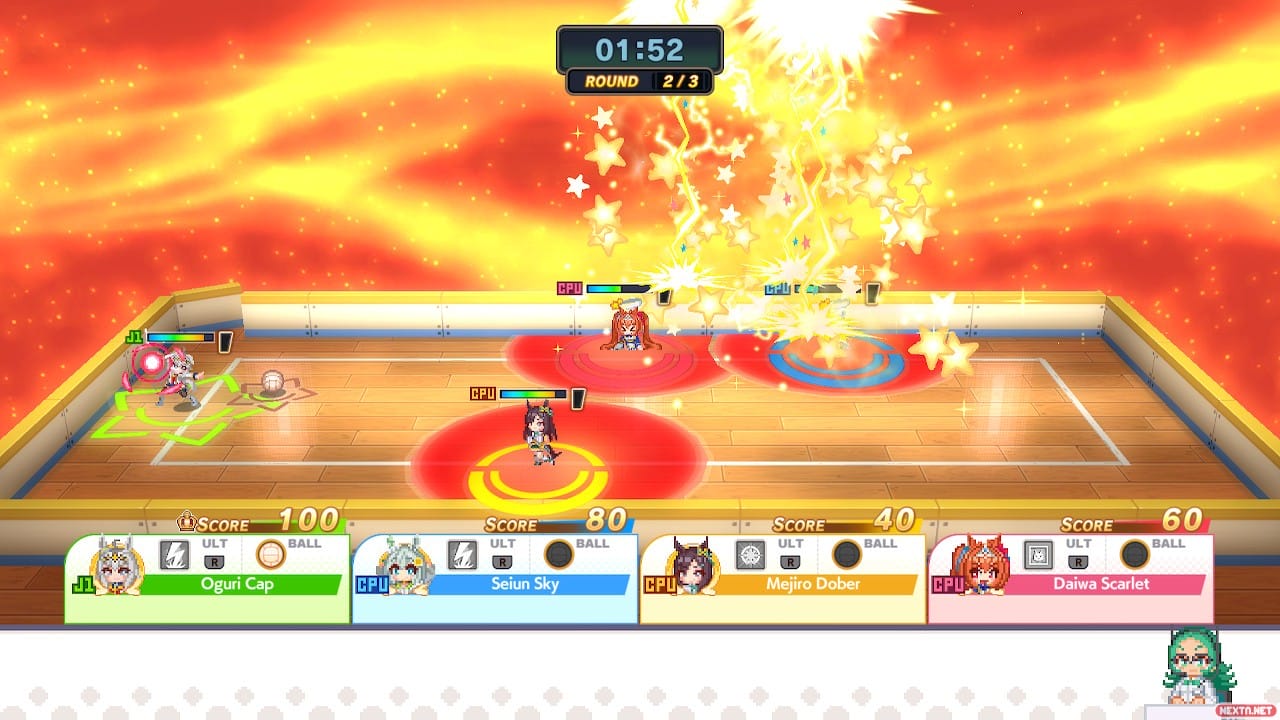Select Mejiro Dober's character portrait
Image resolution: width=1280 pixels, height=720 pixels.
pos(692,567)
